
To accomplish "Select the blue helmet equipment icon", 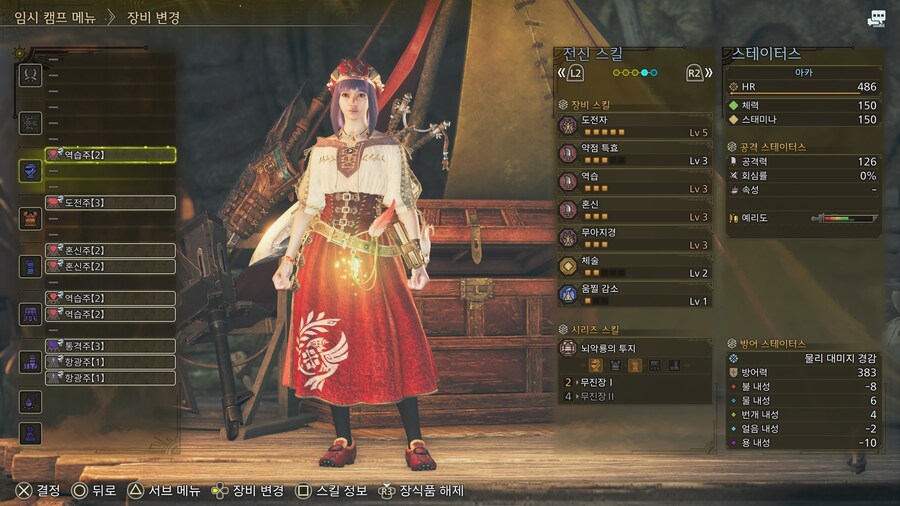I will (x=30, y=171).
